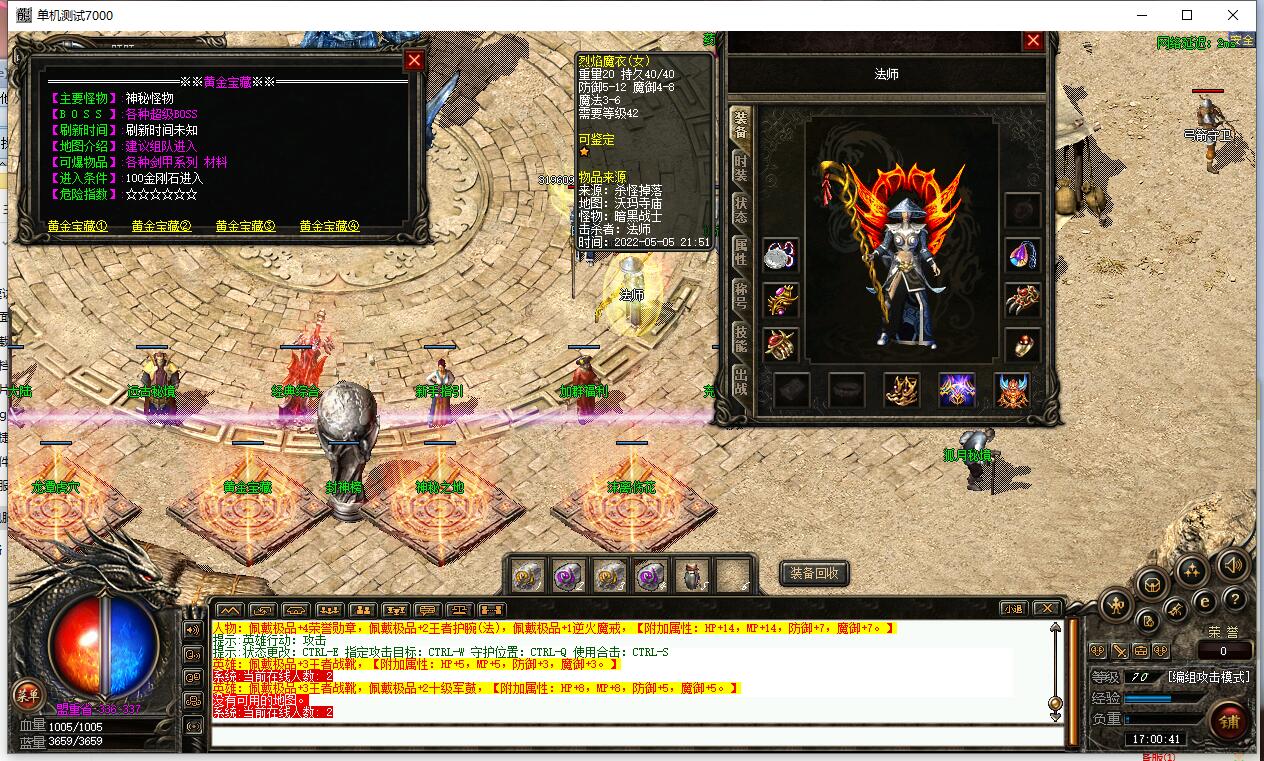Select the red-orange helmet slot in bottom row

click(x=1012, y=390)
